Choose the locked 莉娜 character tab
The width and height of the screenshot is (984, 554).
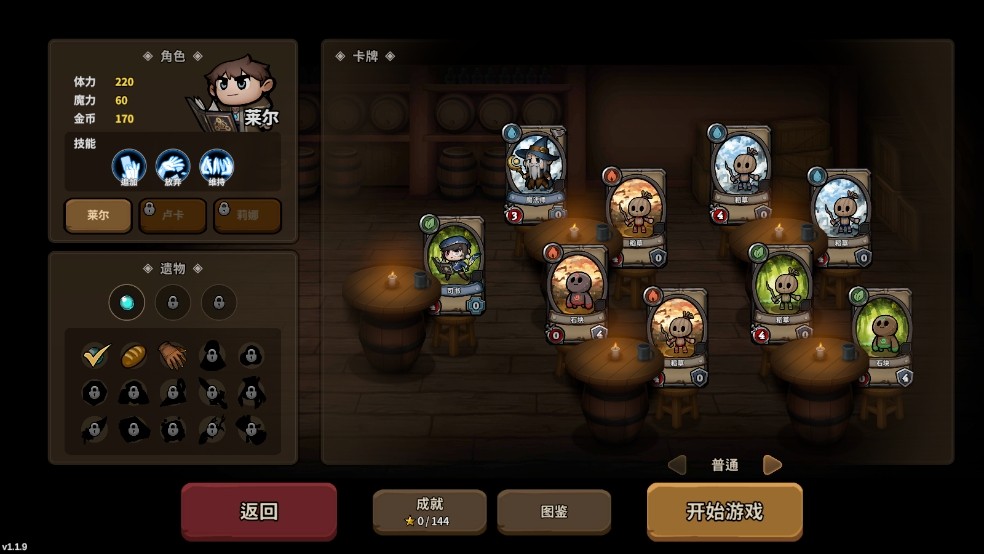(247, 215)
